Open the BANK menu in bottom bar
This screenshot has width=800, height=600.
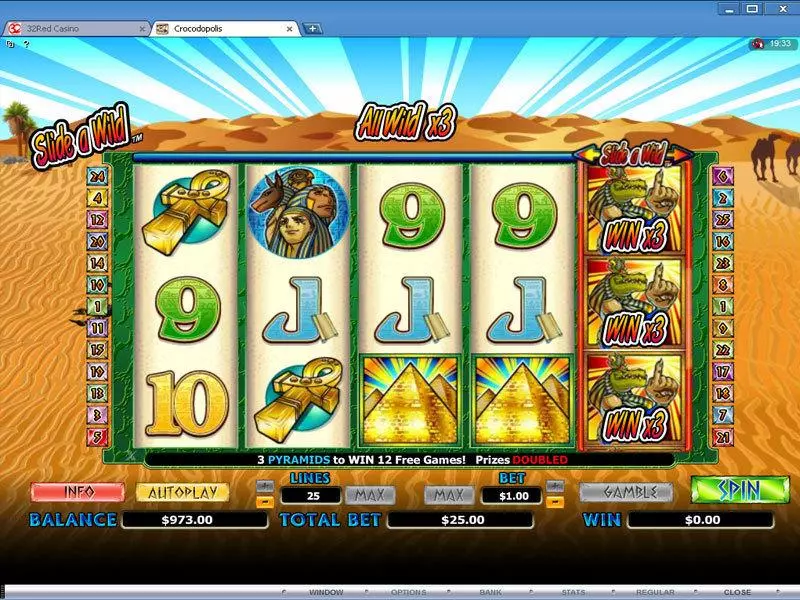tap(490, 592)
